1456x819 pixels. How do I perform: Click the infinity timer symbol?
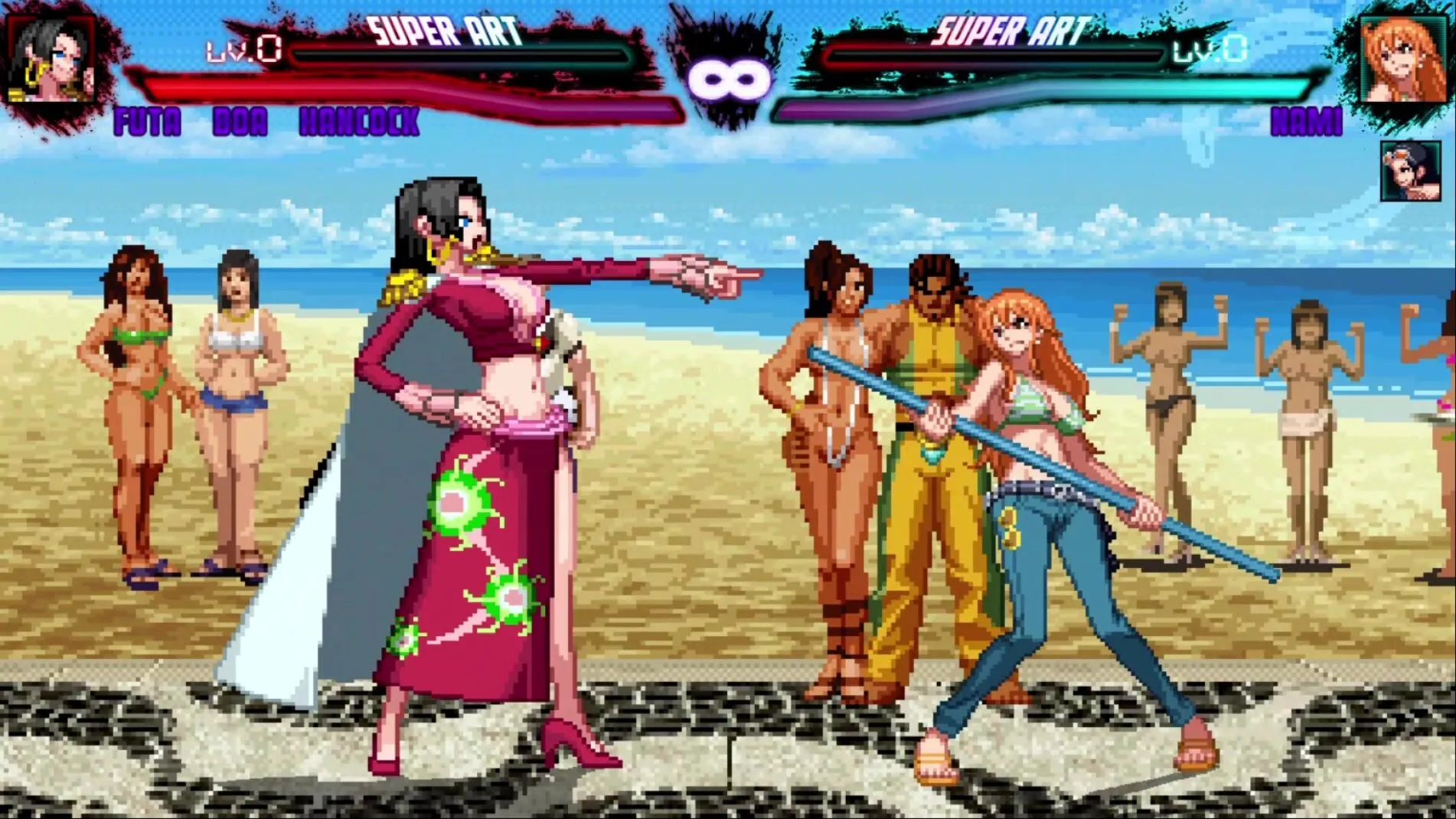click(x=727, y=77)
